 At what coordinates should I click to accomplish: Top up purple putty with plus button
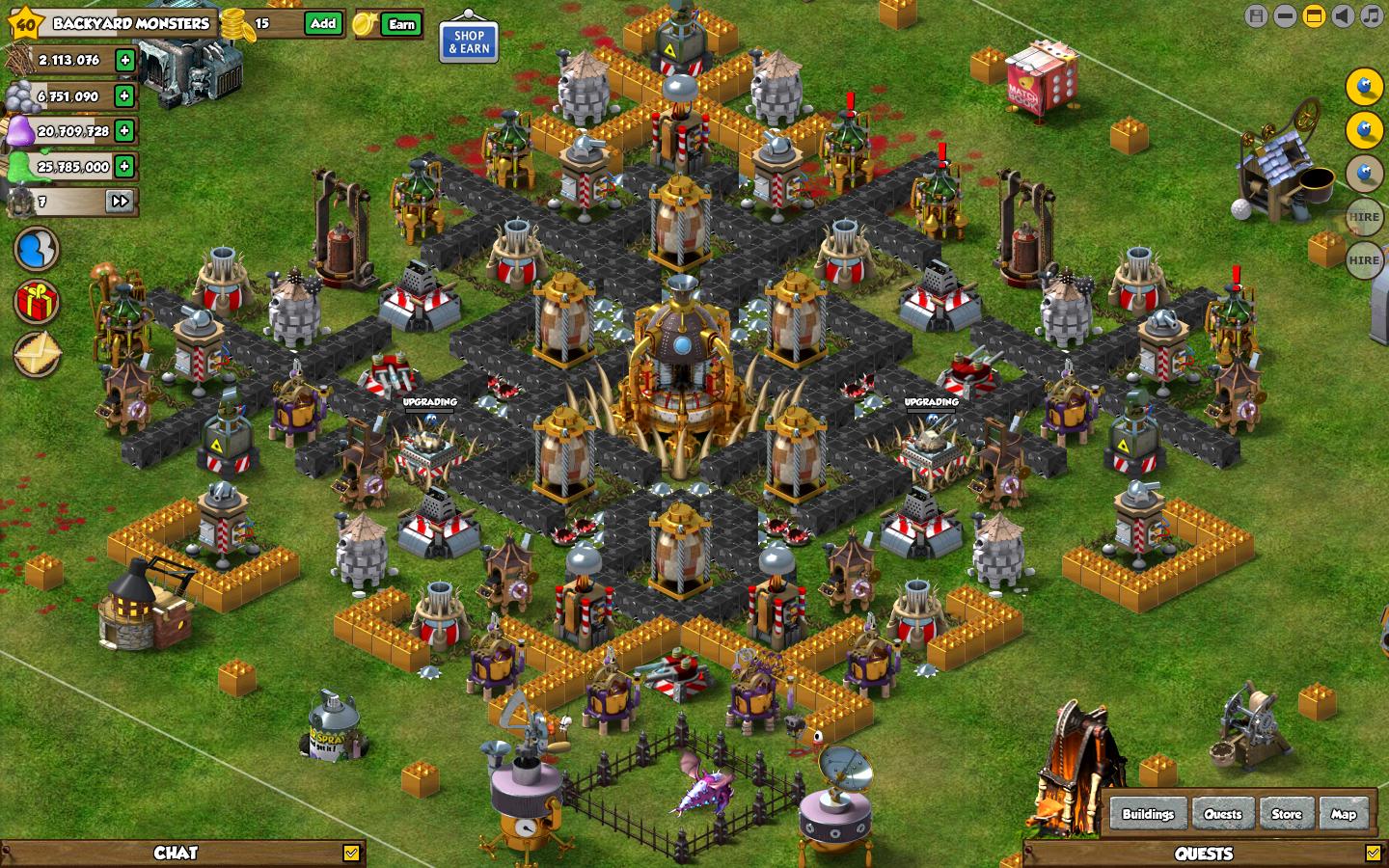(x=124, y=131)
